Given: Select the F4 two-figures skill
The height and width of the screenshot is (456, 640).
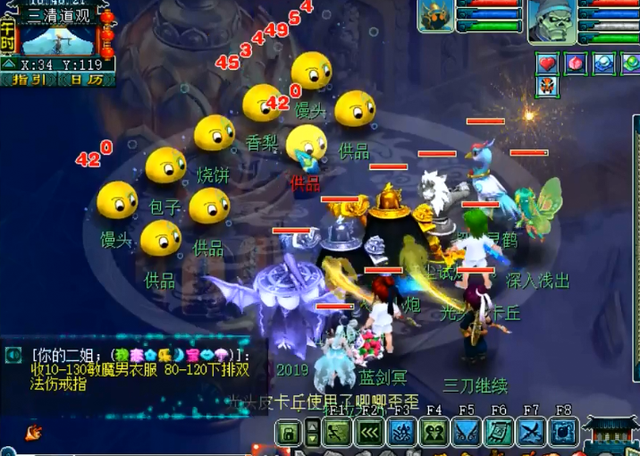Looking at the screenshot, I should click(x=434, y=432).
